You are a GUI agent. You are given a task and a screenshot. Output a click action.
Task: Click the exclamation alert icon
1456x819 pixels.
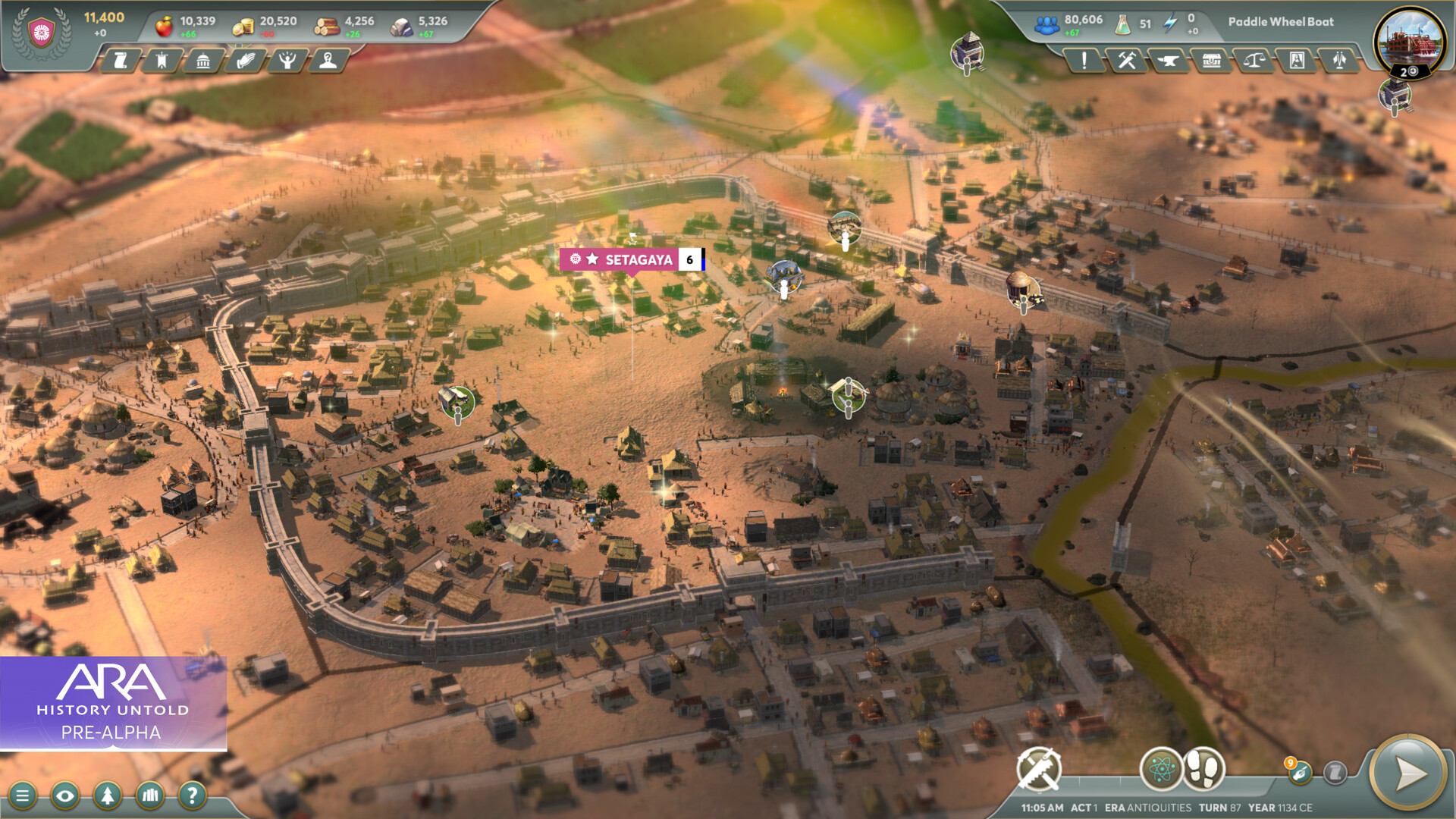(1083, 60)
